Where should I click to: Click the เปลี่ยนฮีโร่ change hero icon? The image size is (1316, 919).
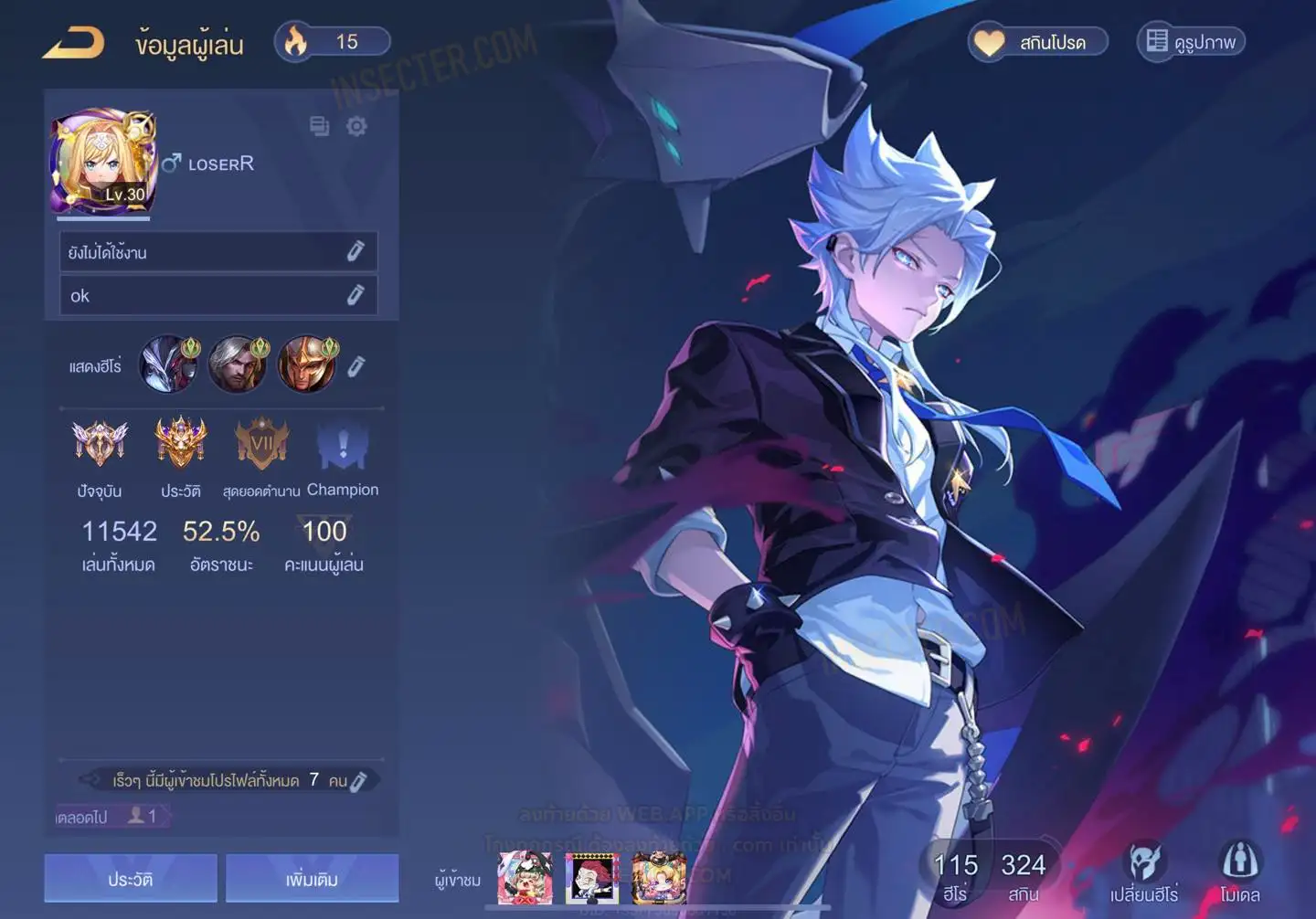(x=1144, y=871)
